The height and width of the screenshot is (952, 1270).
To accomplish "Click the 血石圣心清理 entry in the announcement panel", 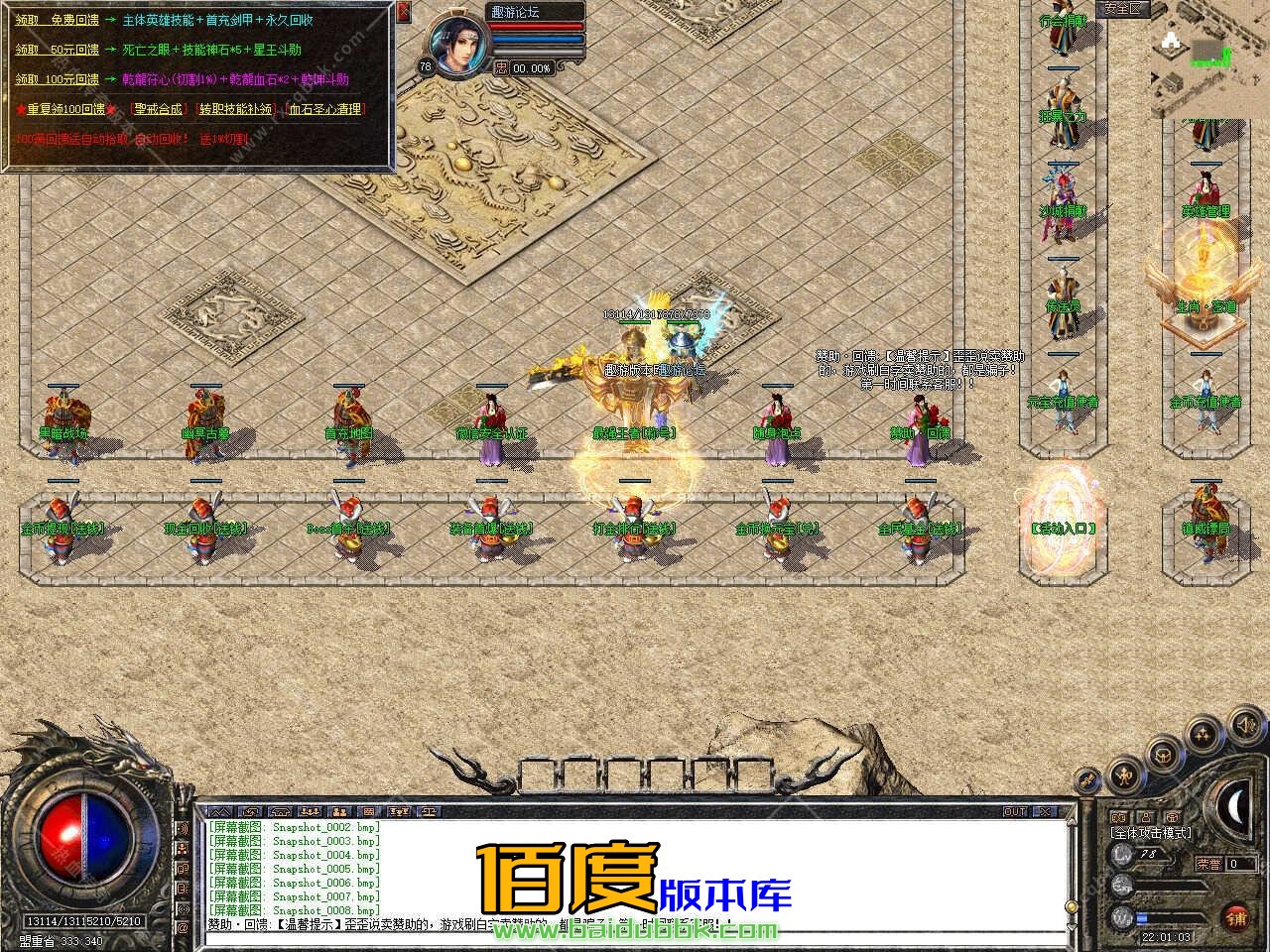I will [x=327, y=111].
